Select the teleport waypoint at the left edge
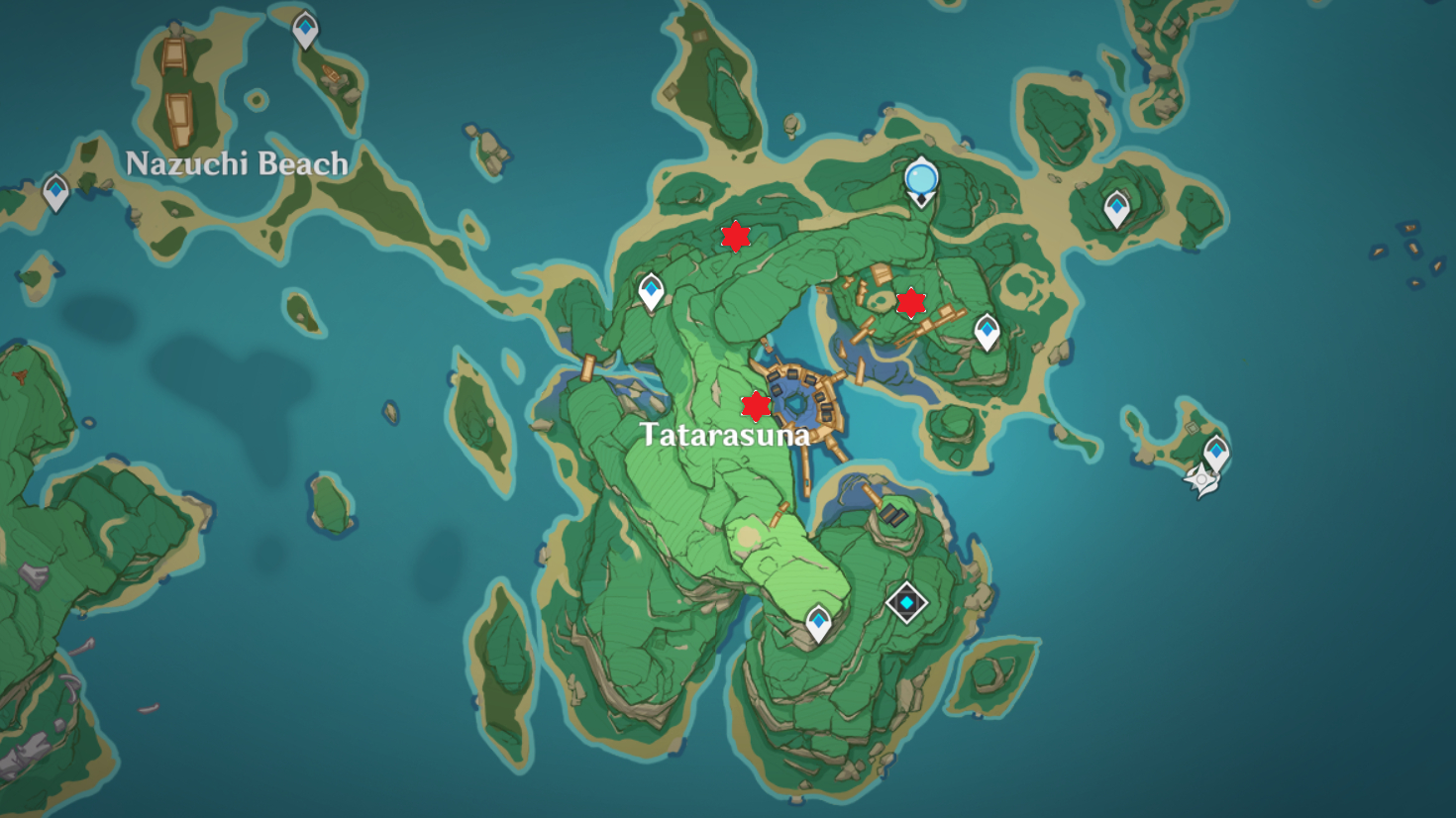The image size is (1456, 818). tap(54, 188)
